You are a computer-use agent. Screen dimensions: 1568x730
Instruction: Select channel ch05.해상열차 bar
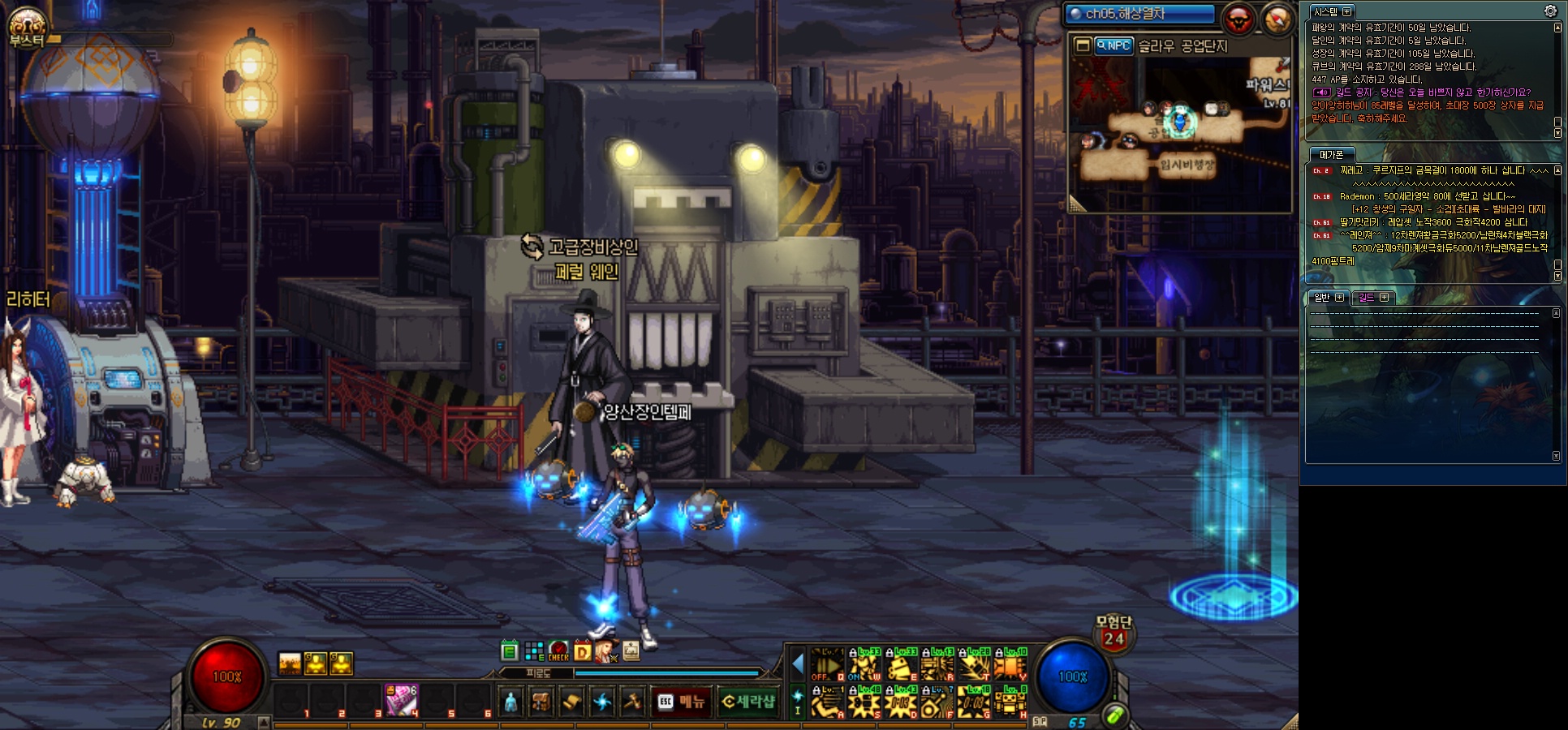pos(1139,14)
